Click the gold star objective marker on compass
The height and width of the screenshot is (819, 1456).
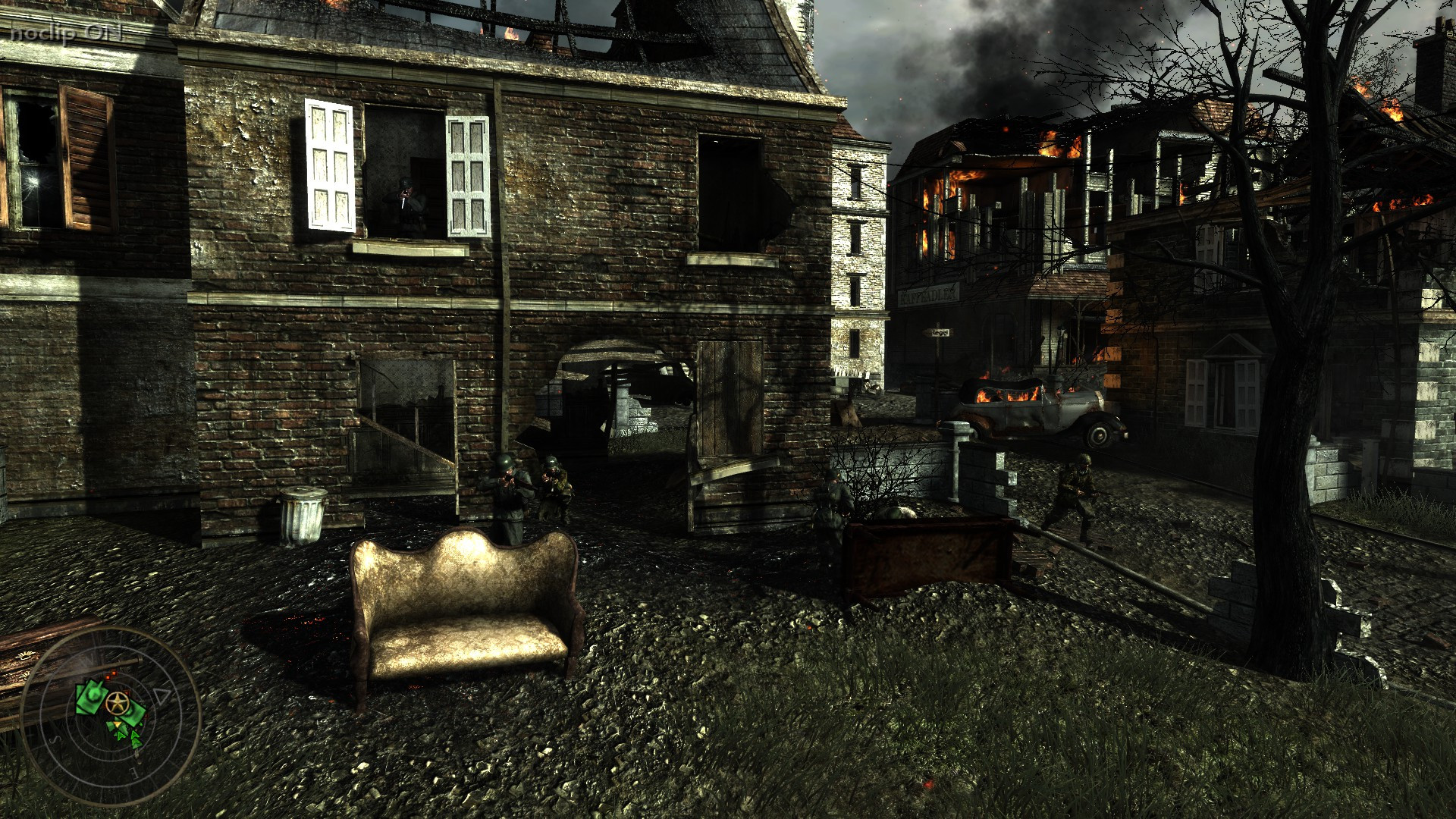pyautogui.click(x=118, y=702)
